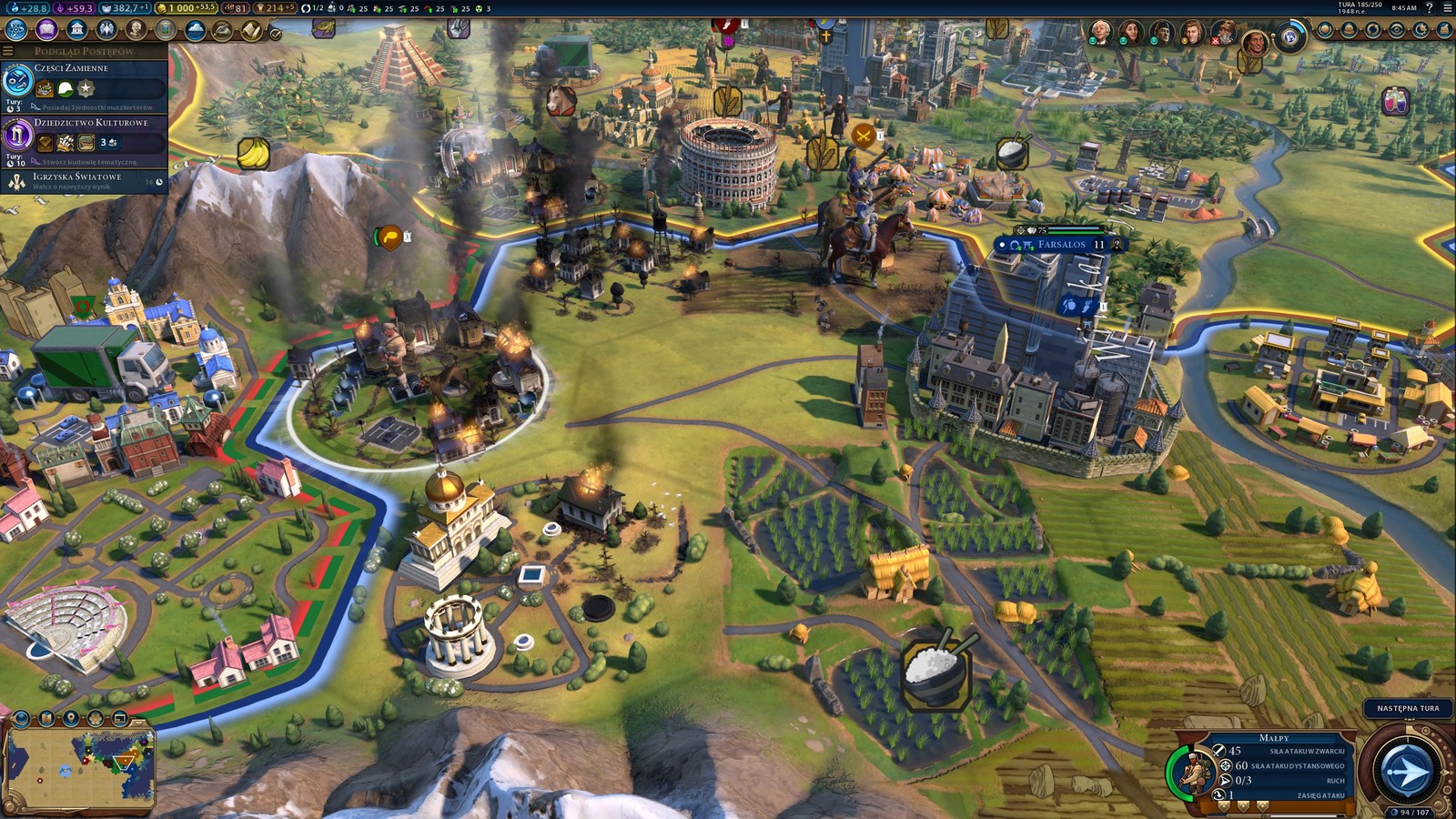
Task: Toggle a map overlay option on the minimap bar
Action: click(x=96, y=717)
